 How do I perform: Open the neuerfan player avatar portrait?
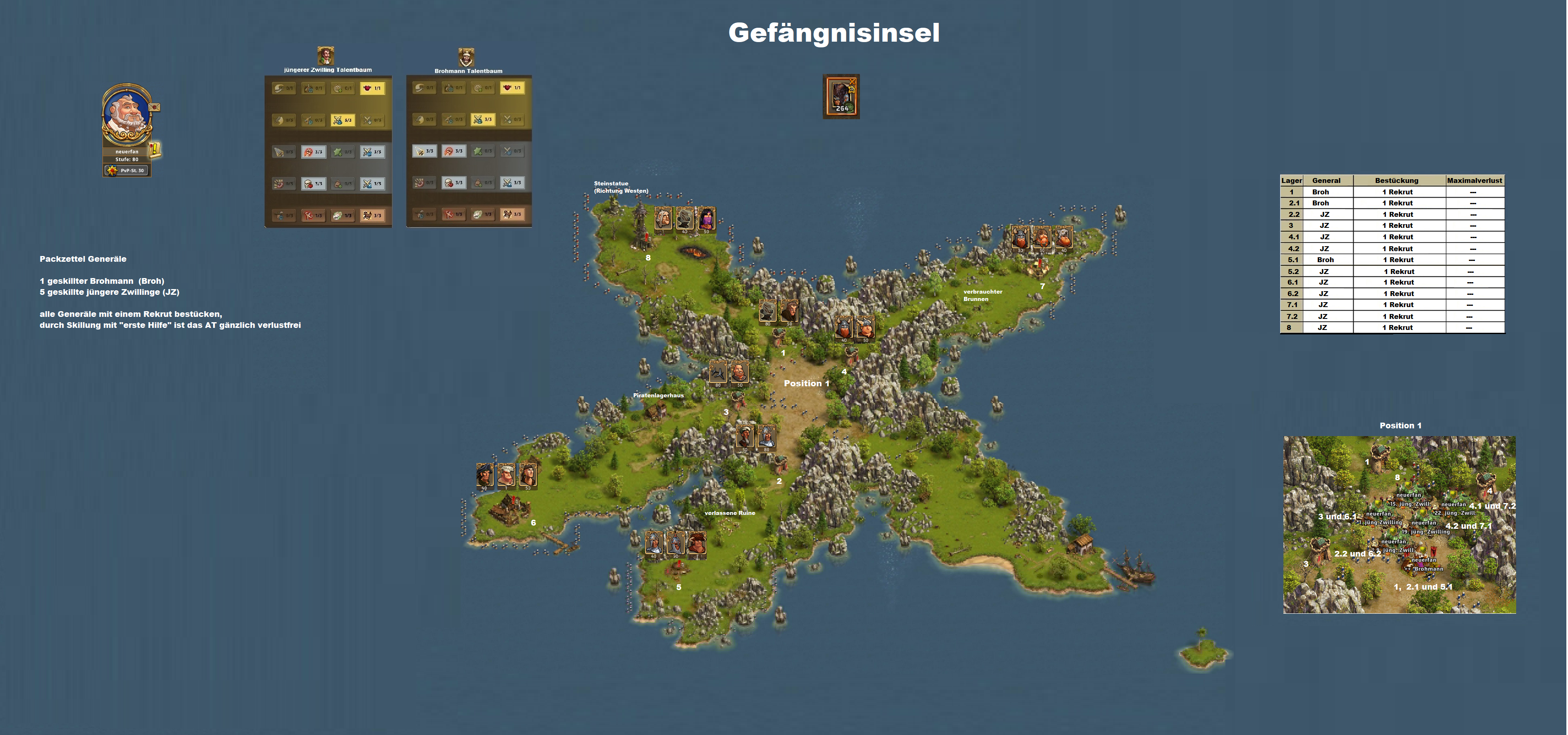(x=126, y=116)
